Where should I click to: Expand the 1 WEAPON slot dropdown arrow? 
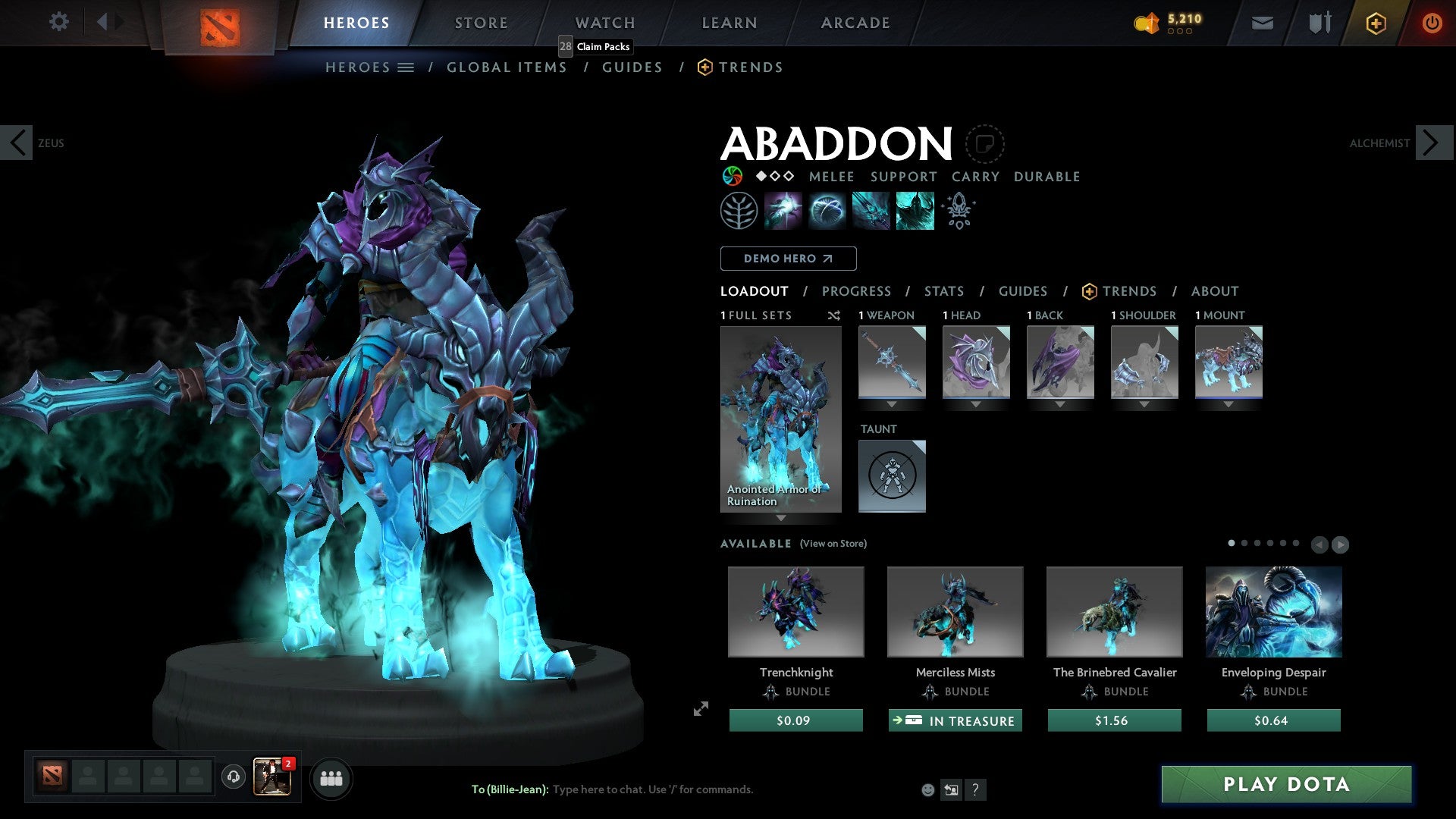click(x=892, y=404)
